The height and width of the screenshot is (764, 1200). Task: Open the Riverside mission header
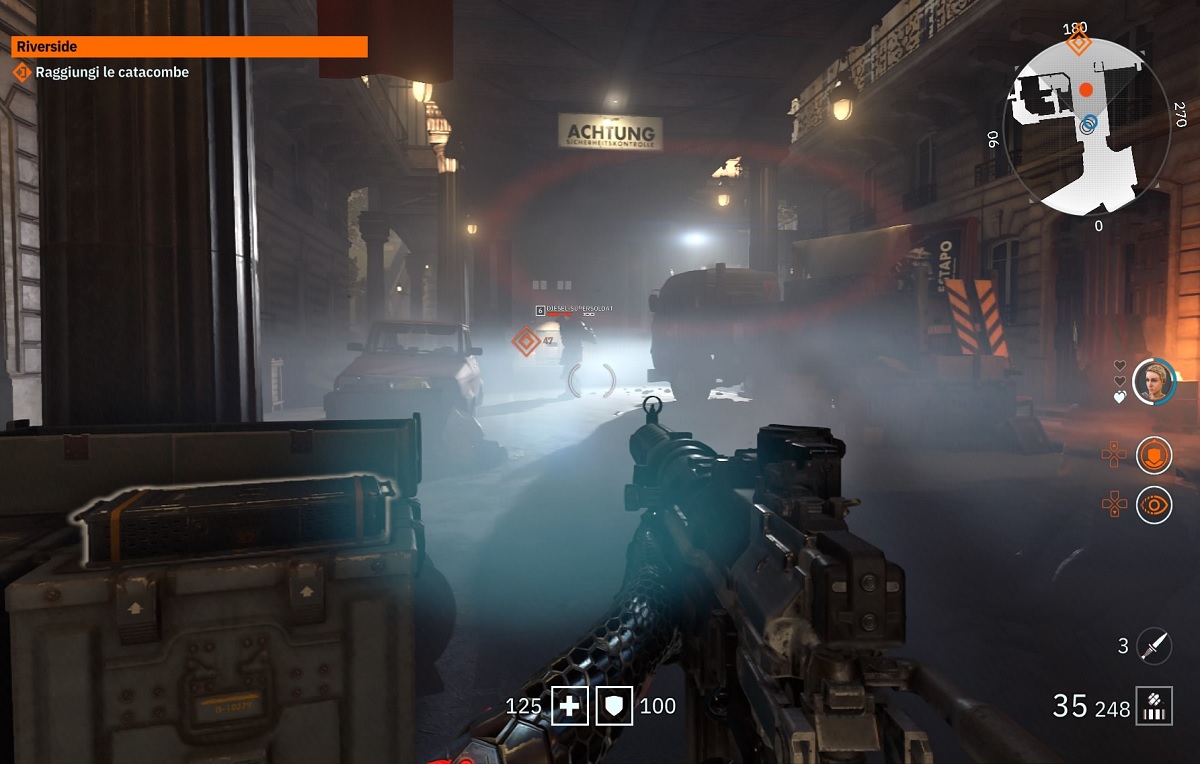tap(189, 47)
